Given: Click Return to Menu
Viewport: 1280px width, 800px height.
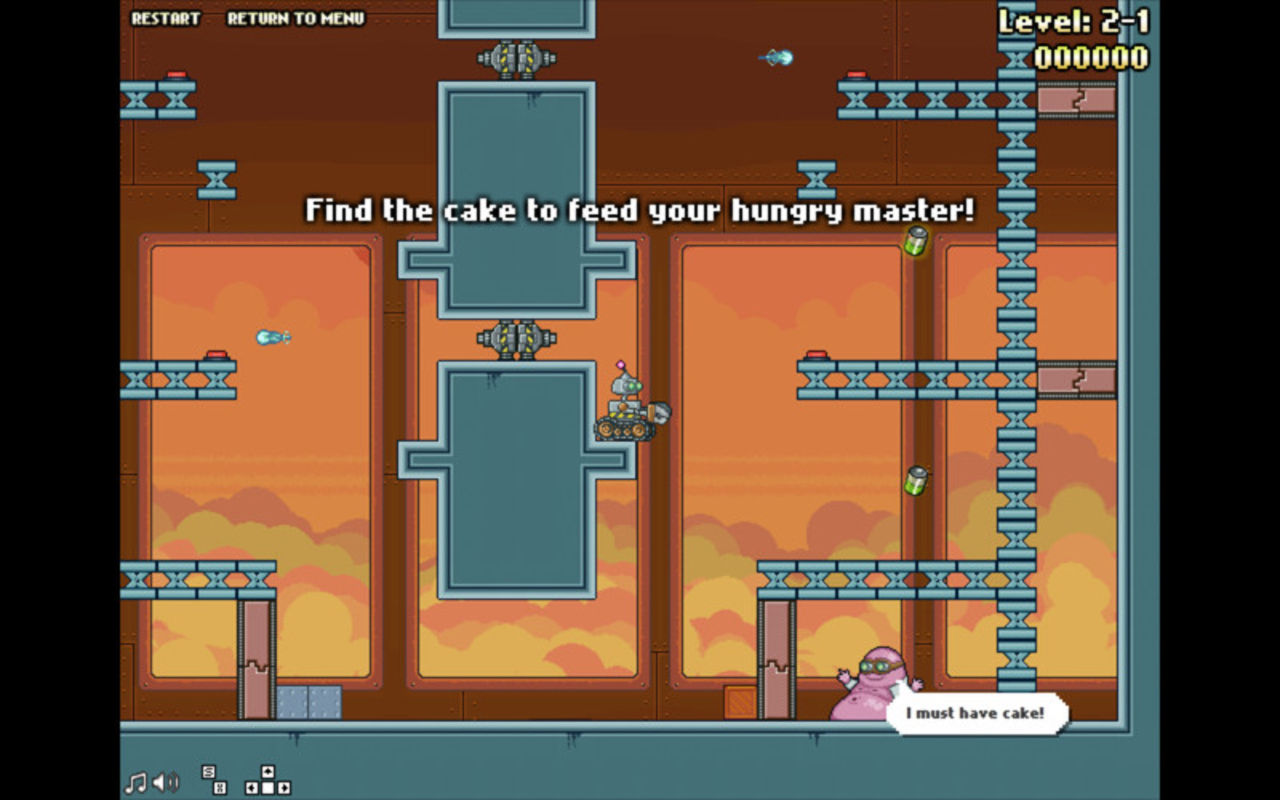Looking at the screenshot, I should tap(295, 18).
